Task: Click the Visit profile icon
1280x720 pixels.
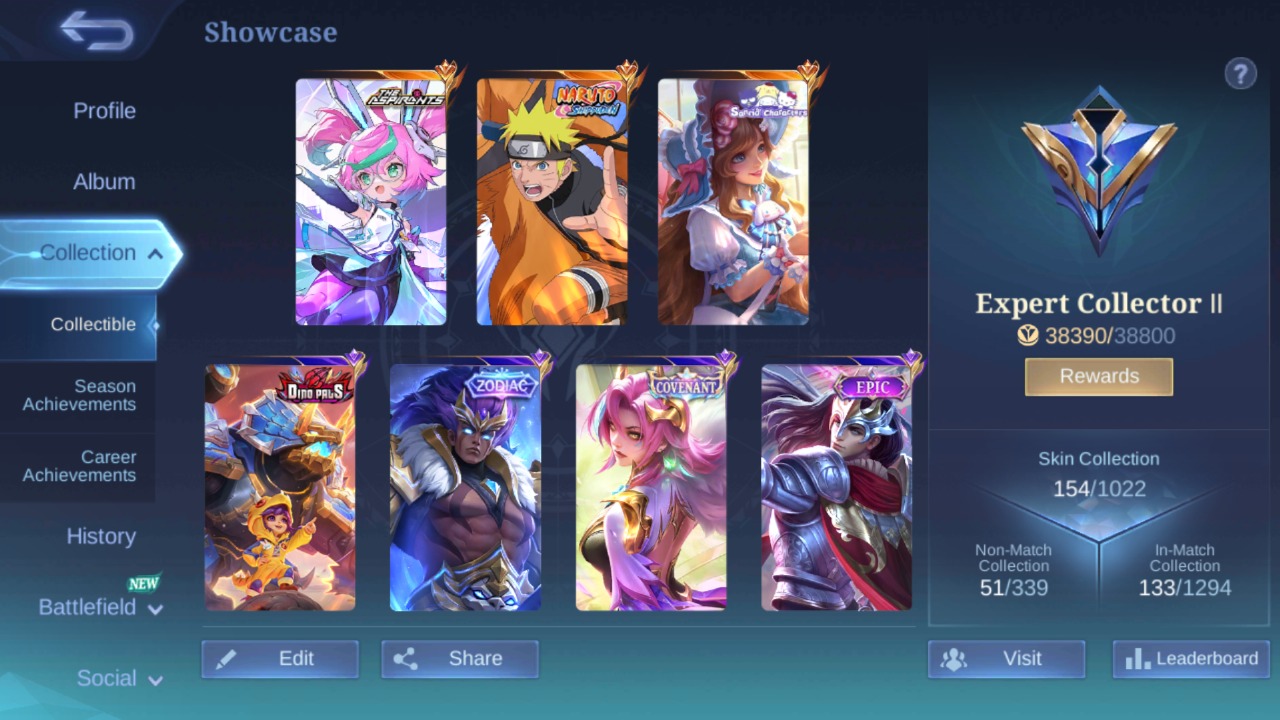Action: [953, 658]
